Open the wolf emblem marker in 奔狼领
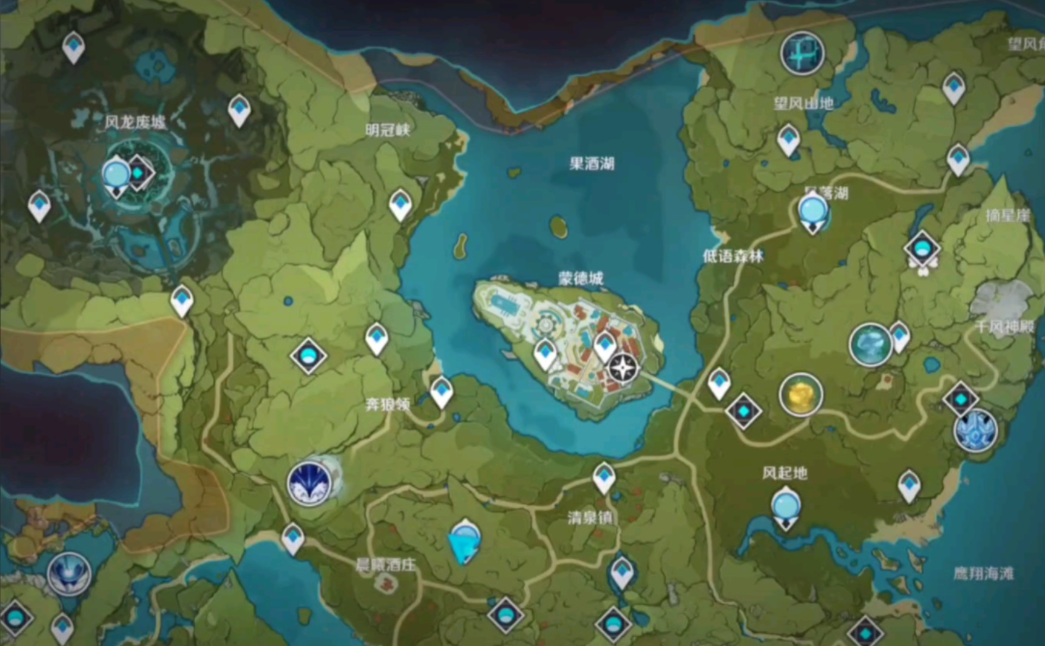Image resolution: width=1045 pixels, height=646 pixels. point(310,483)
